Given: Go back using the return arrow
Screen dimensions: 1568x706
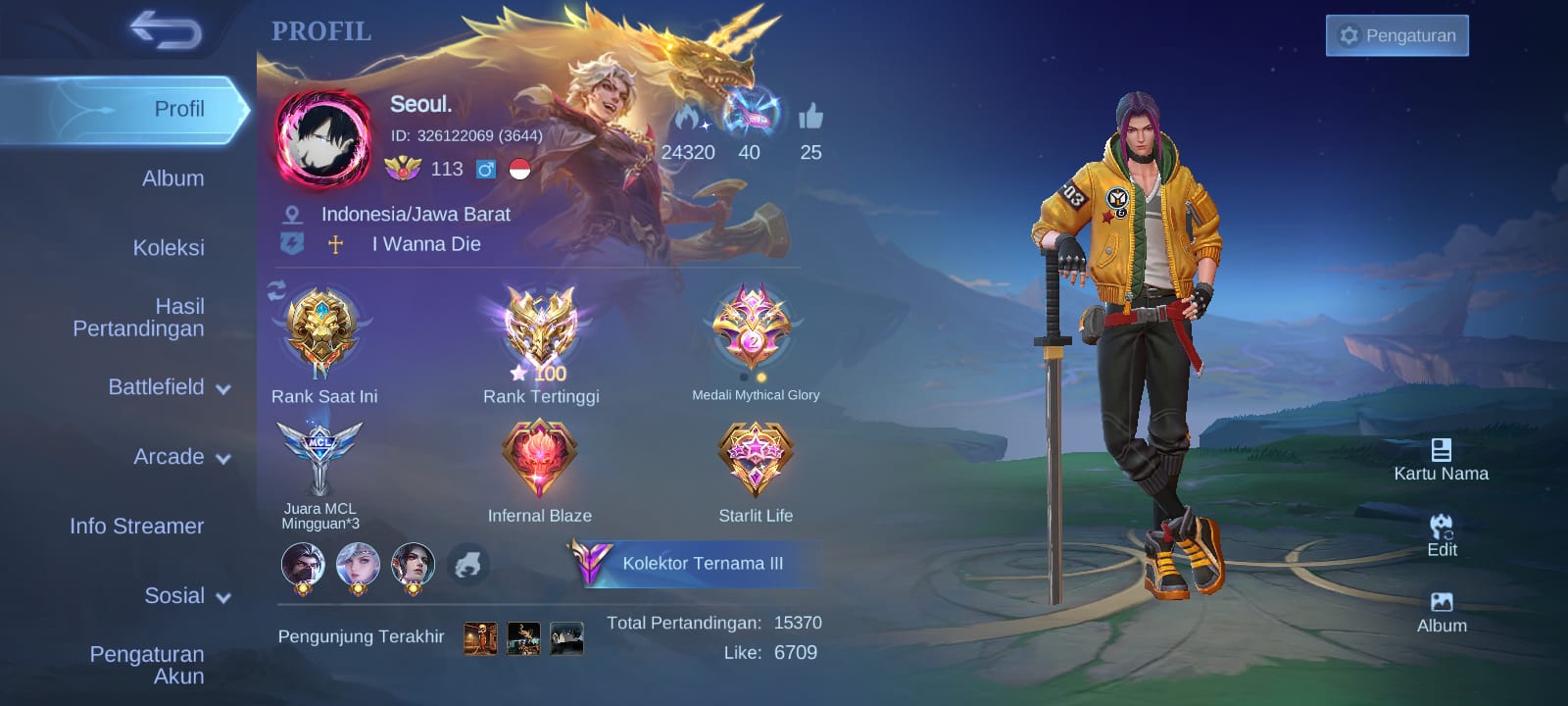Looking at the screenshot, I should click(166, 30).
